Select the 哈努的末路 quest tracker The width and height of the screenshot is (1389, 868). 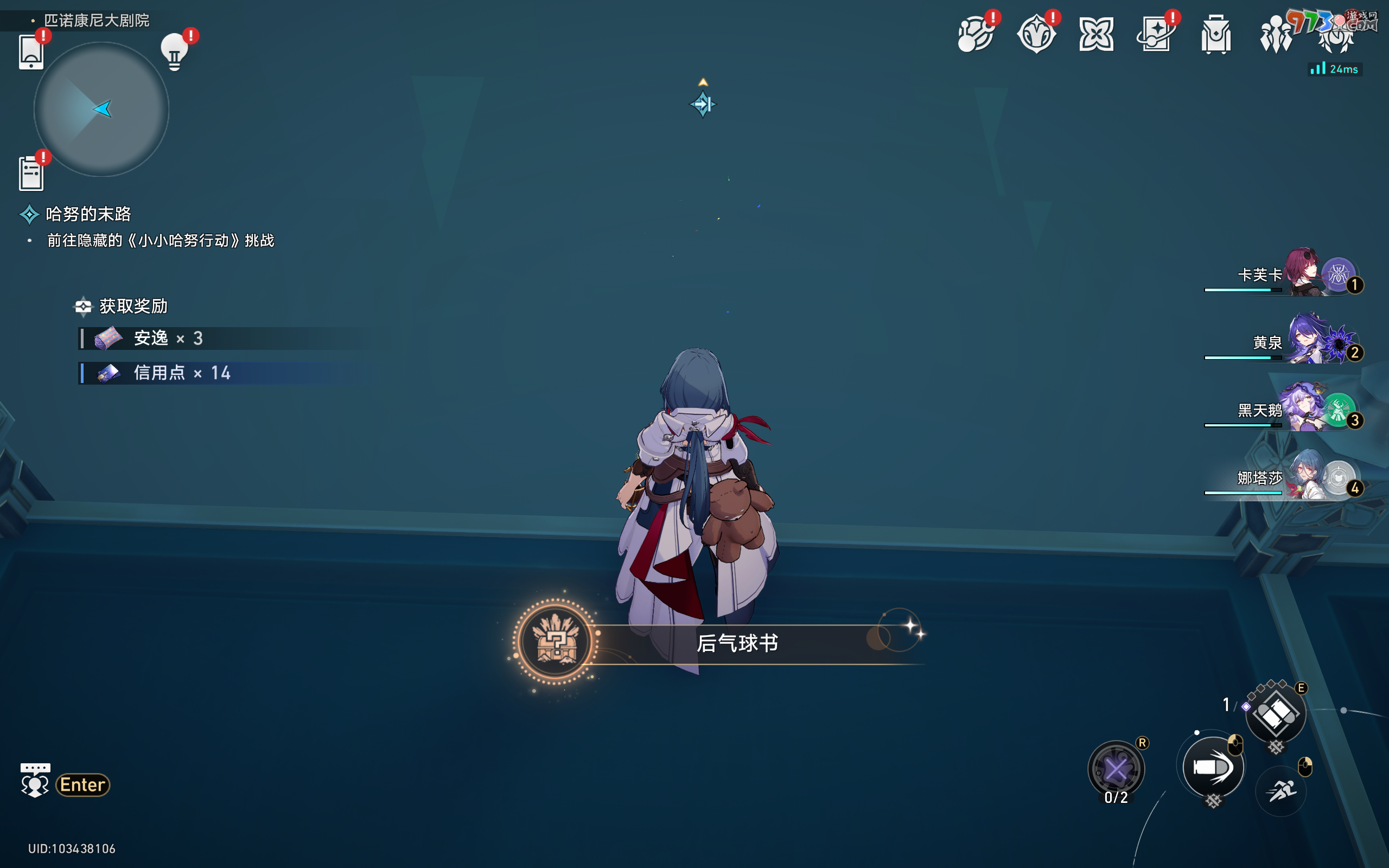coord(88,214)
